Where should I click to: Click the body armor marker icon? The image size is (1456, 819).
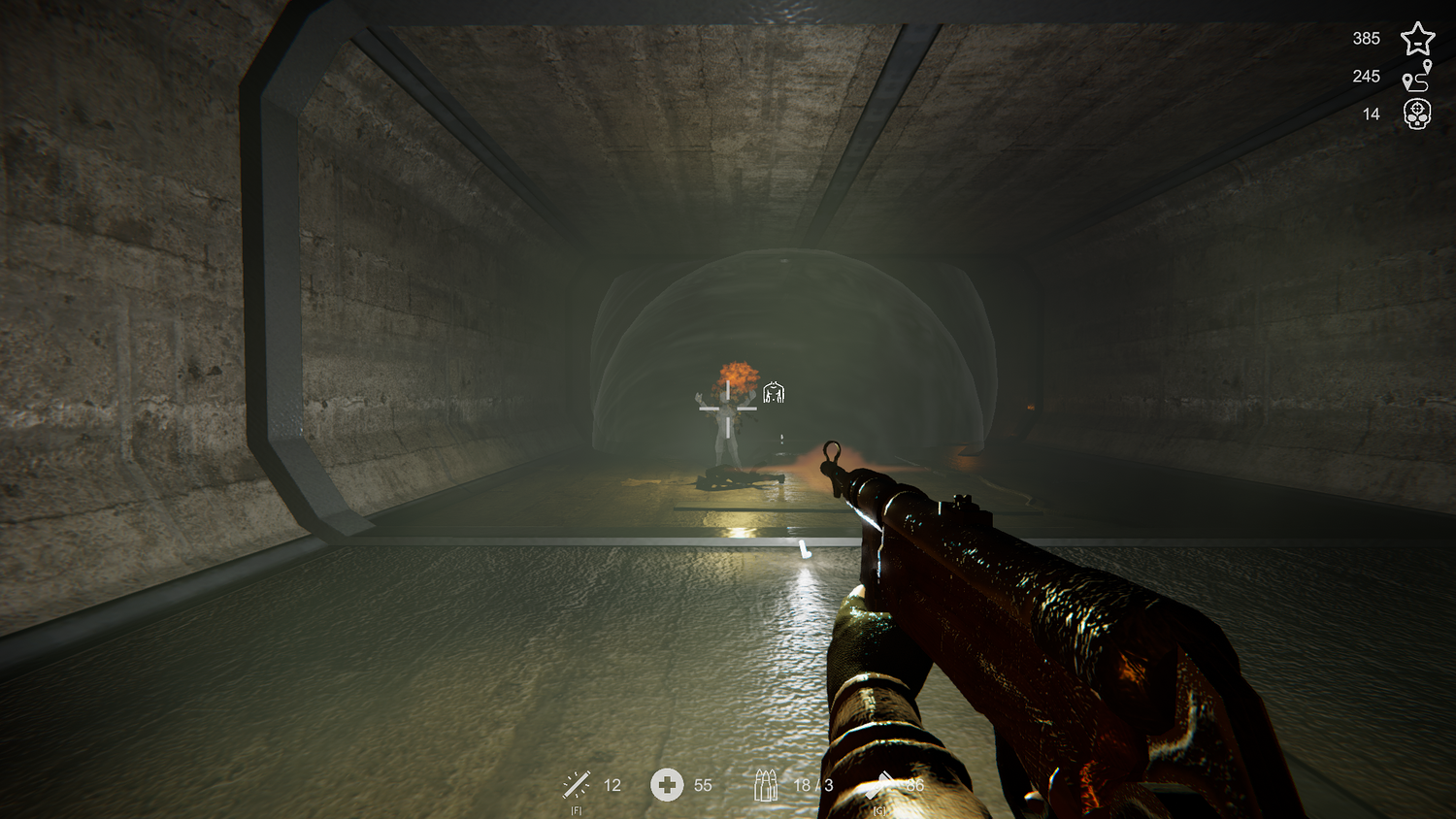pyautogui.click(x=774, y=392)
